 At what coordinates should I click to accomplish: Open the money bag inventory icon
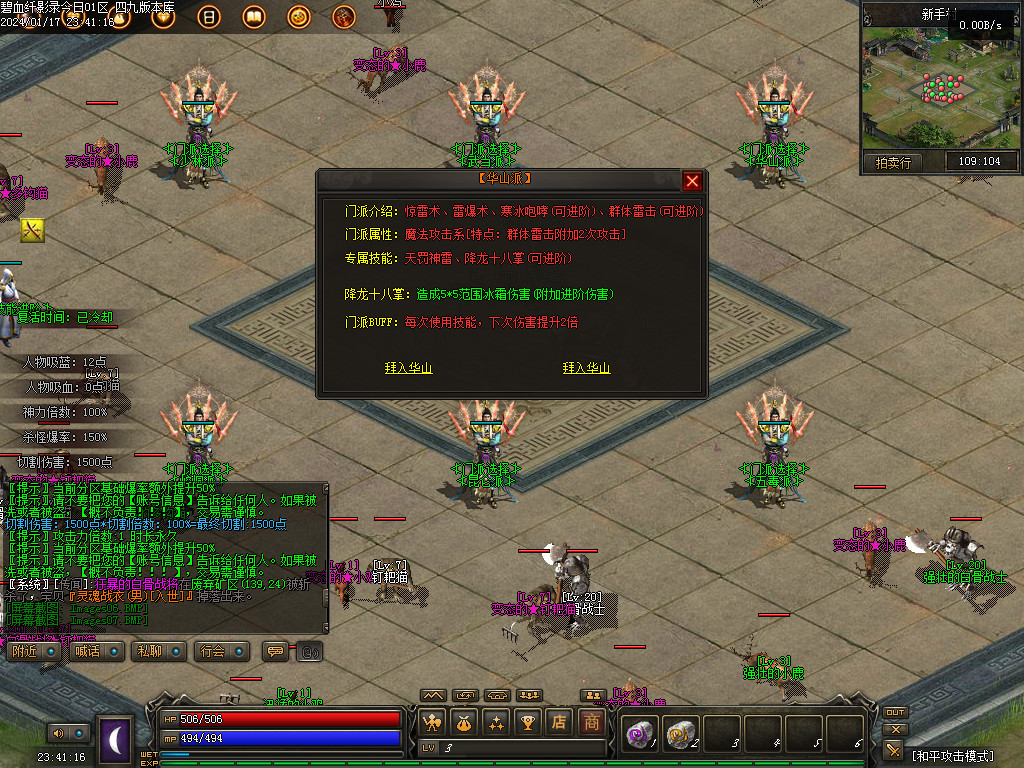click(464, 721)
